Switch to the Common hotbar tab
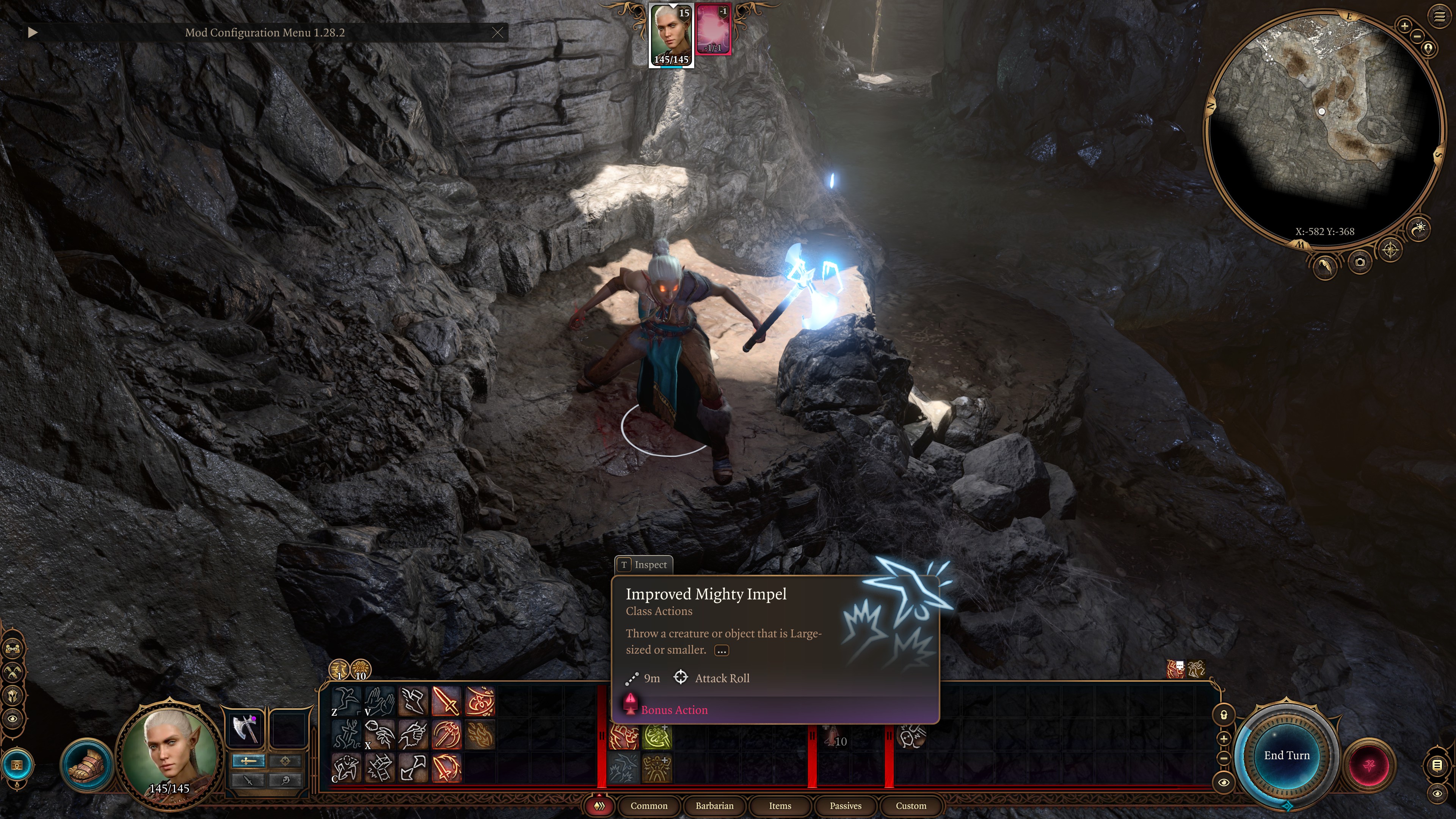1456x819 pixels. 648,805
